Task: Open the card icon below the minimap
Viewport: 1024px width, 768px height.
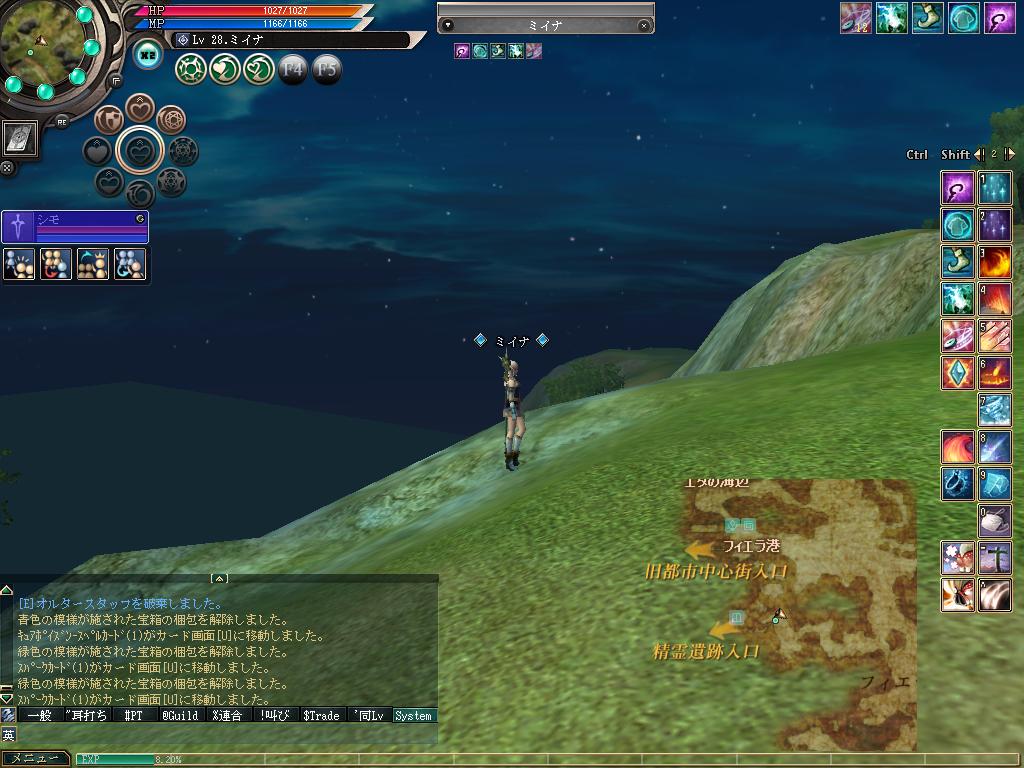Action: [x=20, y=139]
